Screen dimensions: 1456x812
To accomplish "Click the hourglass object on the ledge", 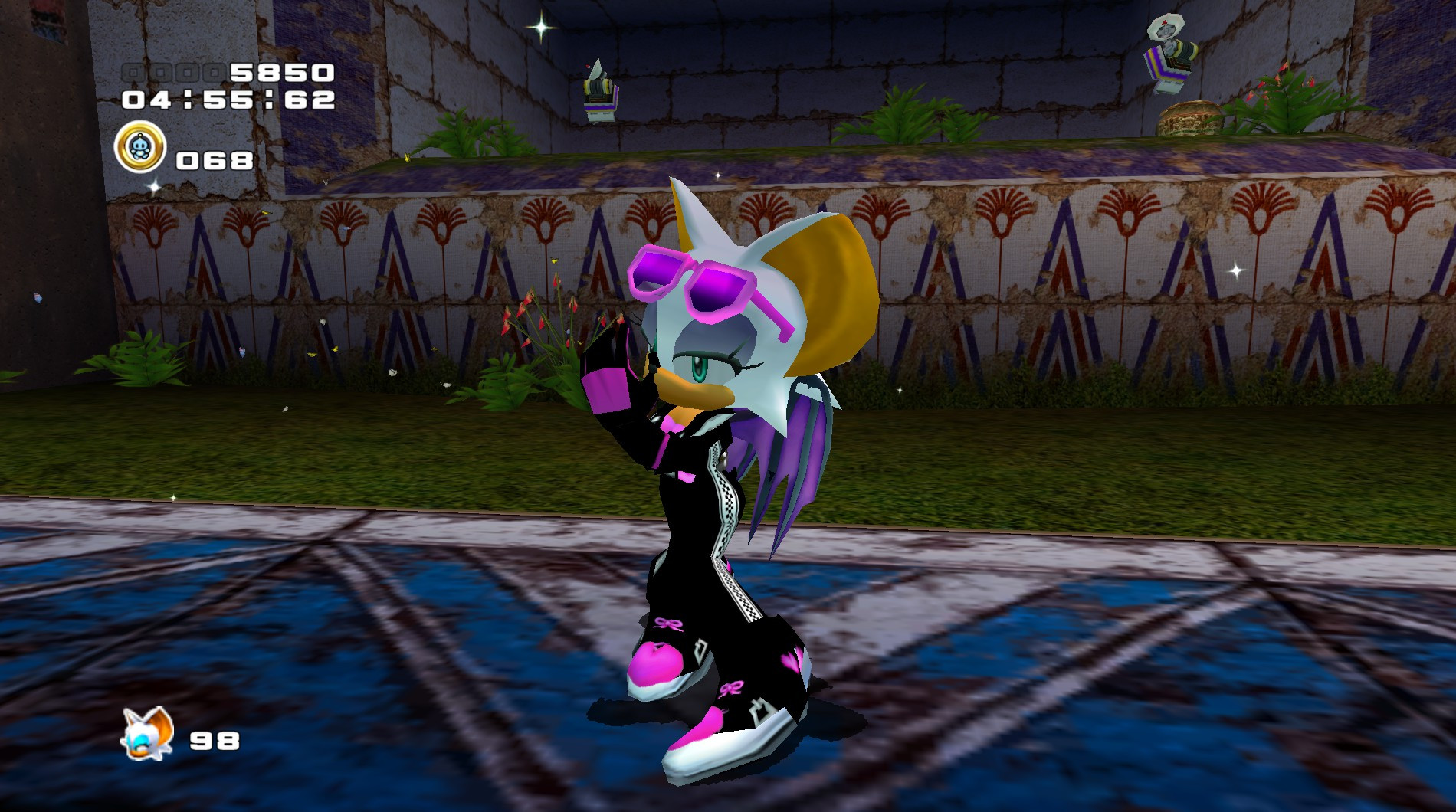I will pyautogui.click(x=1189, y=119).
